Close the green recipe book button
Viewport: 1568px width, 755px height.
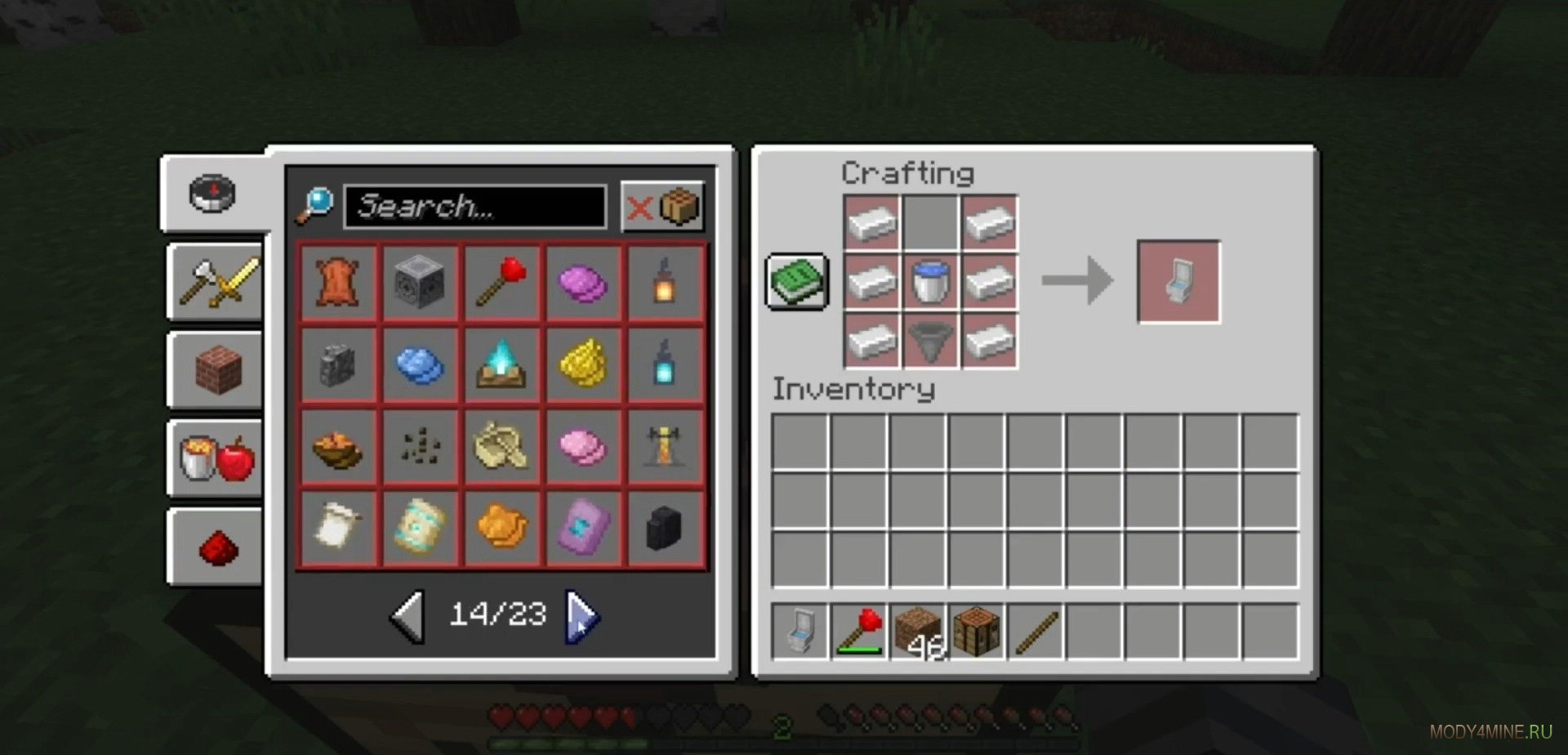pyautogui.click(x=797, y=282)
